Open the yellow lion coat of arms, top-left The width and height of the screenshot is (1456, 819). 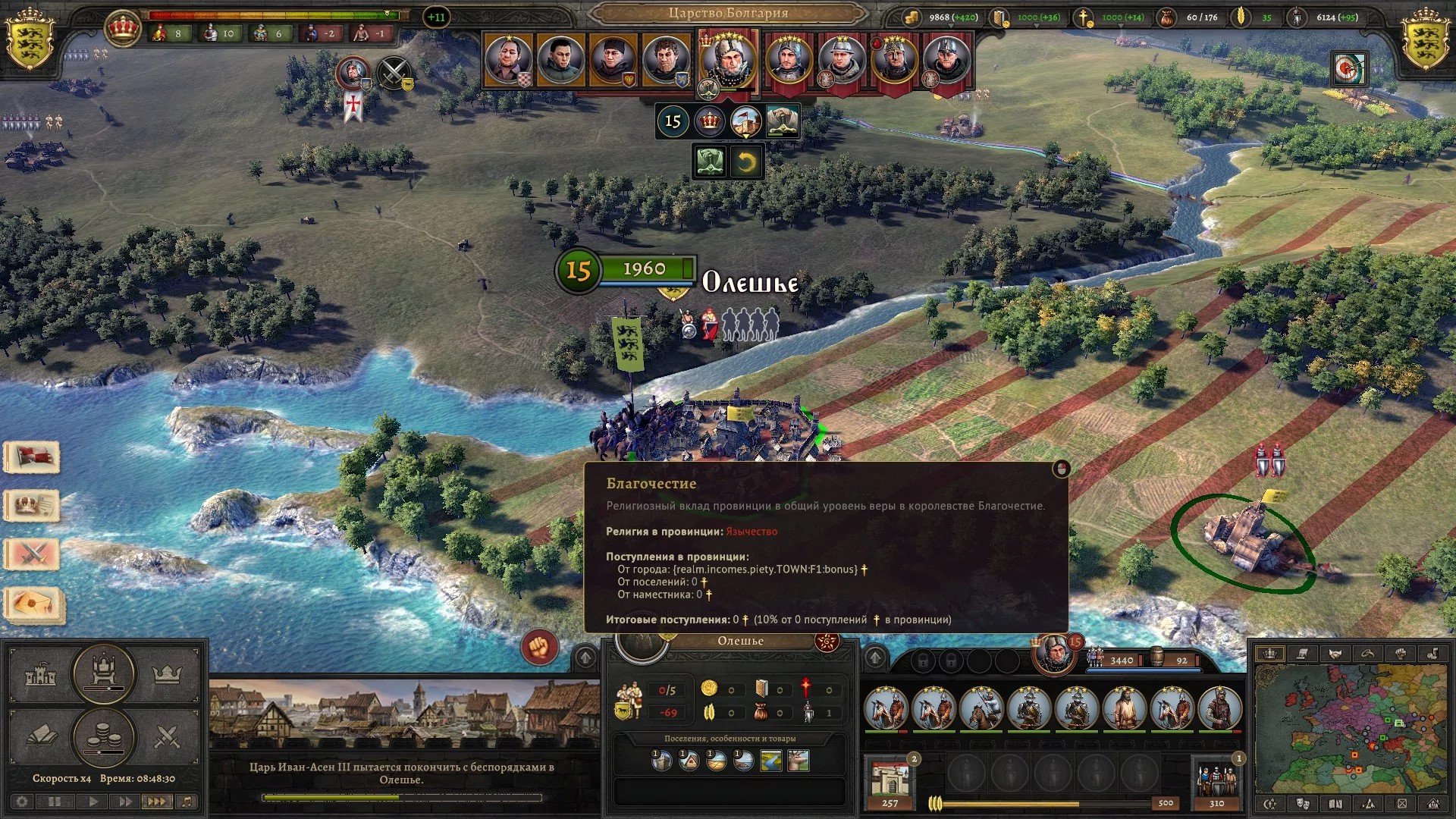(x=30, y=39)
